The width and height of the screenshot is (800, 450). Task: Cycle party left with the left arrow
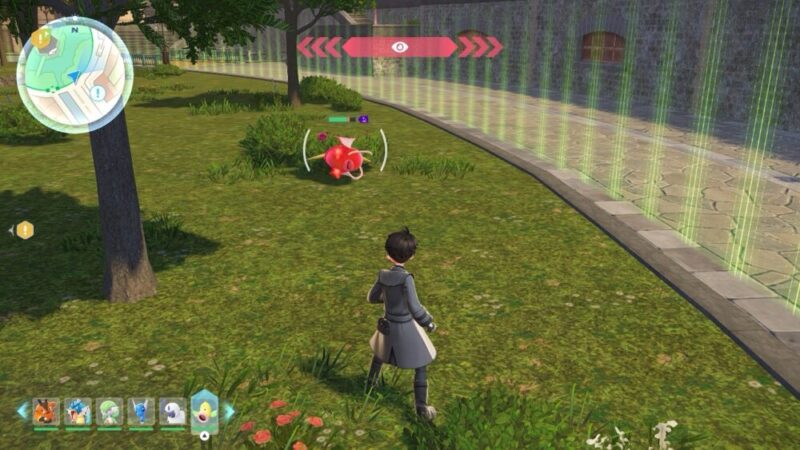tap(22, 411)
